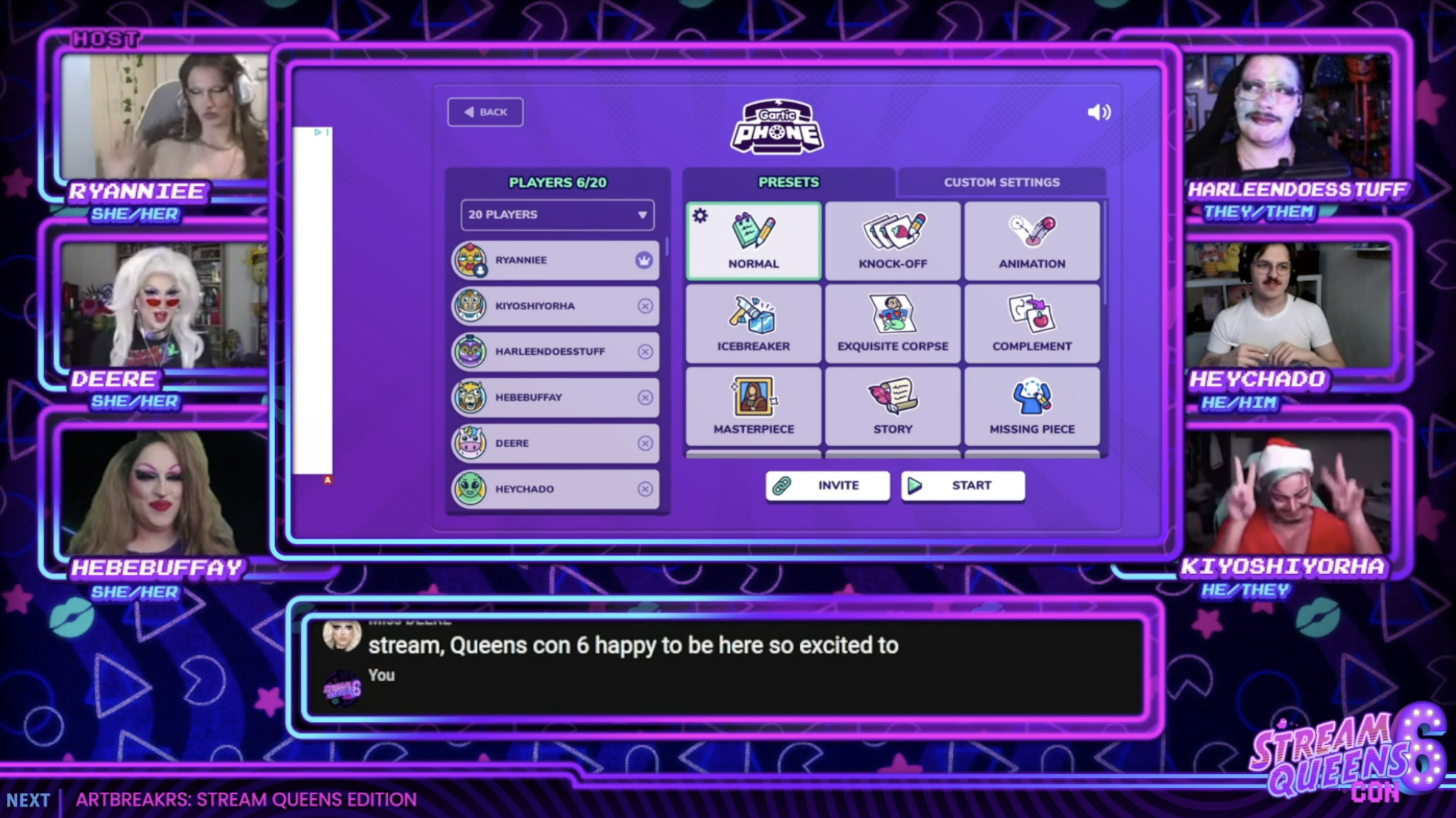Remove HARLEENDOESSTUFF from the player list

(x=645, y=352)
